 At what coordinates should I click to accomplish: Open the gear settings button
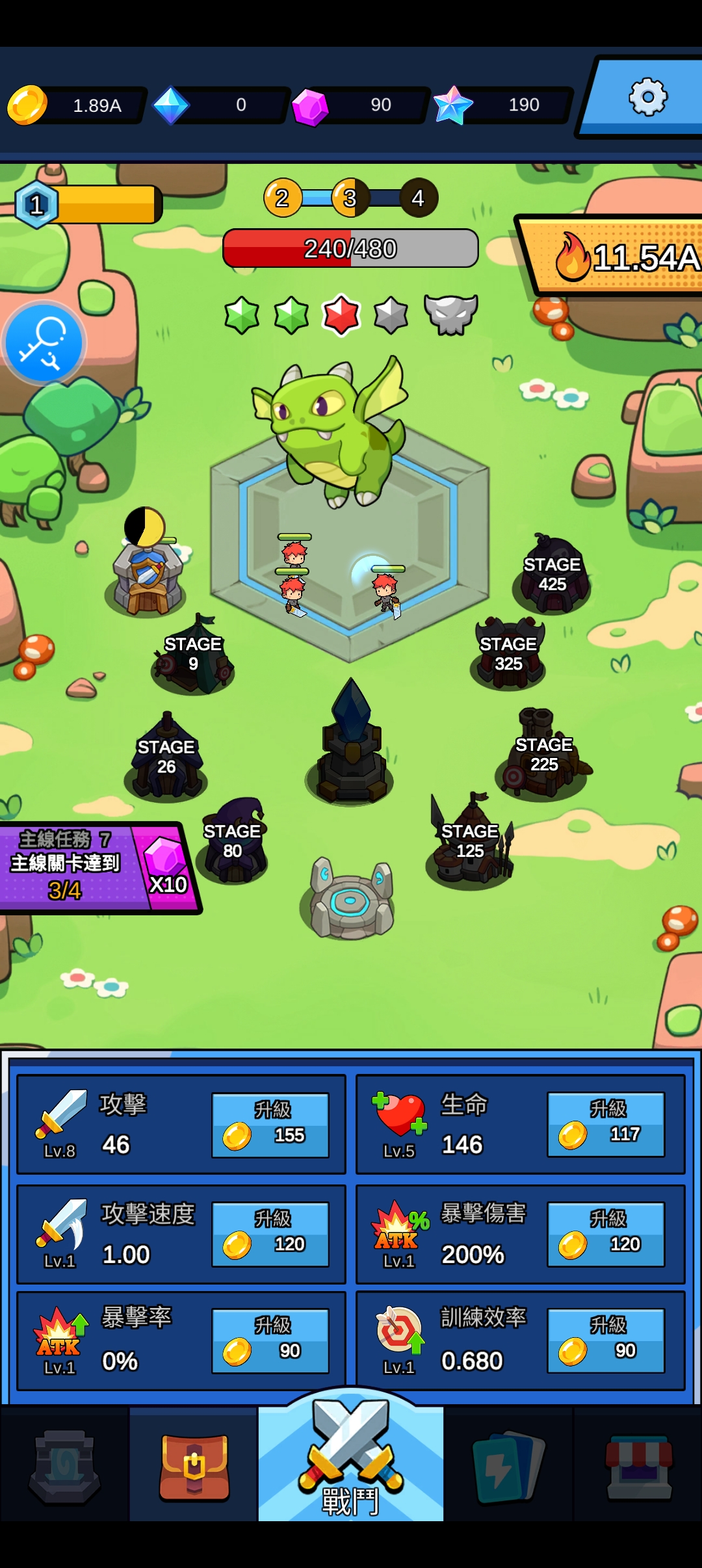pos(647,98)
